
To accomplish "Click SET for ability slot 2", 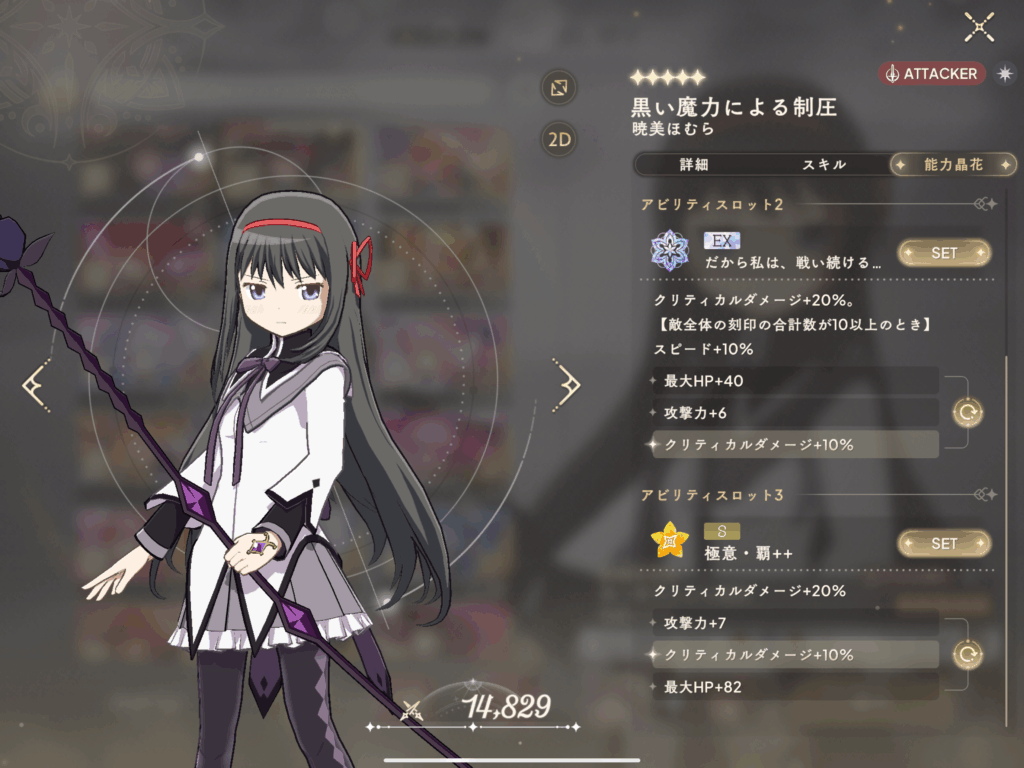I will click(x=944, y=253).
